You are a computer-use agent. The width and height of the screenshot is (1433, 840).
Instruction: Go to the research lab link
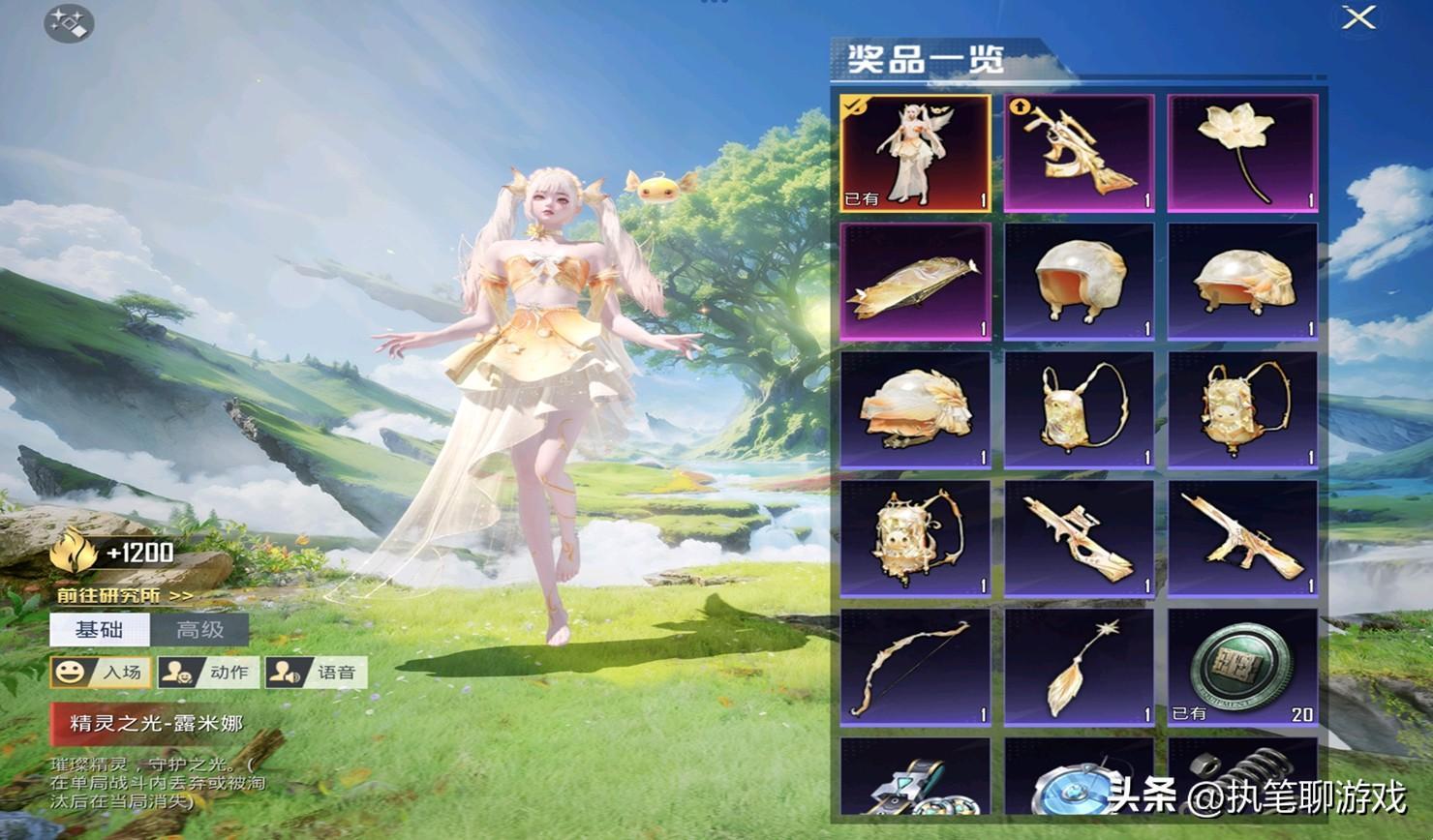point(124,595)
